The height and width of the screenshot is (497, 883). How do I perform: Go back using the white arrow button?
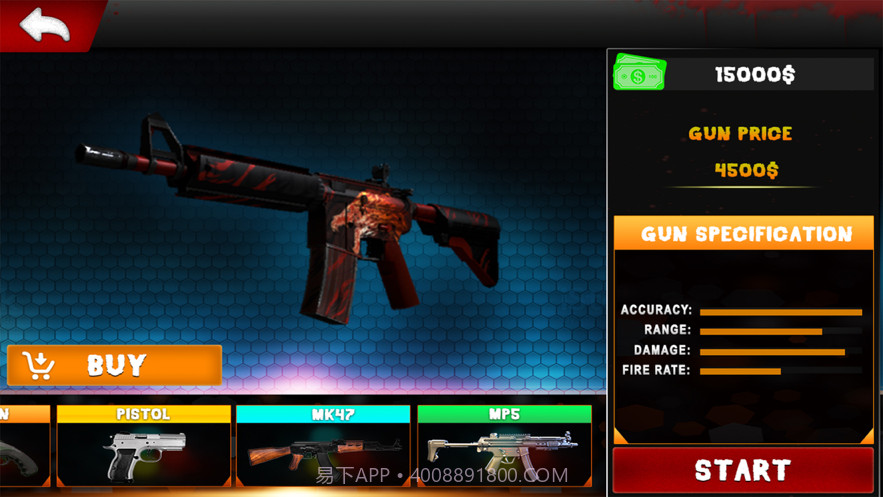coord(45,25)
